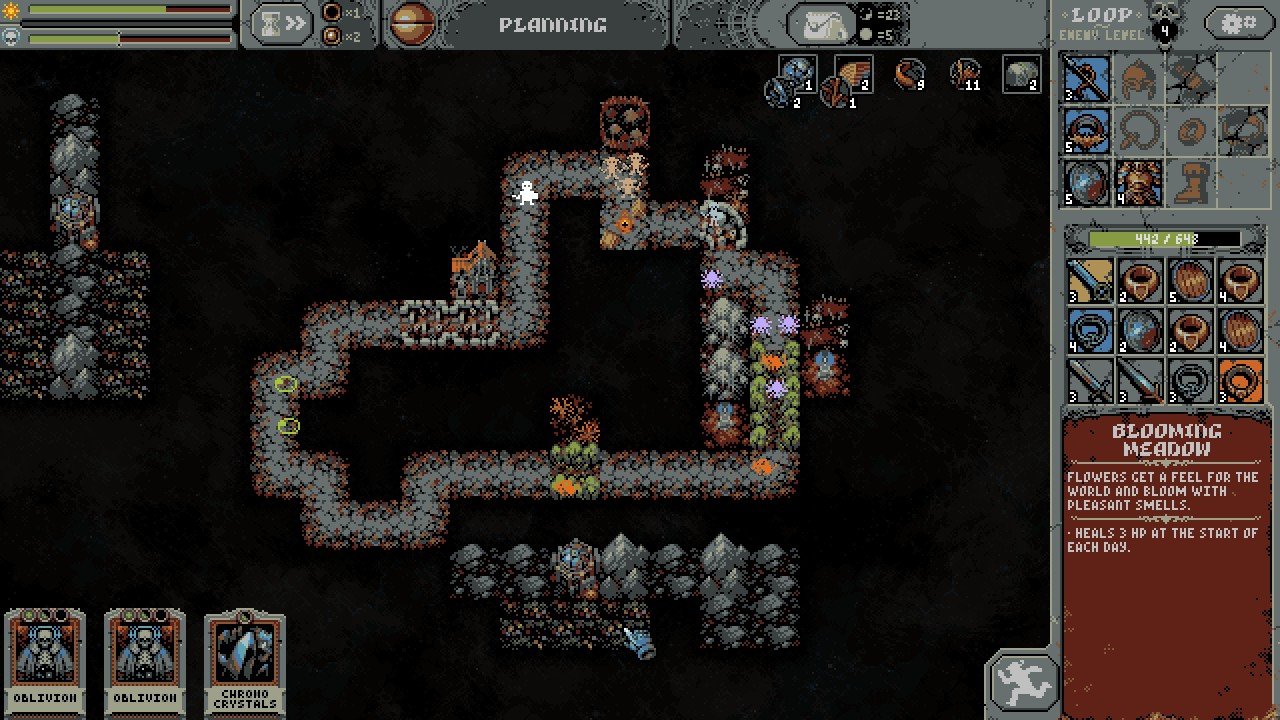Select the equipped level 3 weapon slot

1086,78
